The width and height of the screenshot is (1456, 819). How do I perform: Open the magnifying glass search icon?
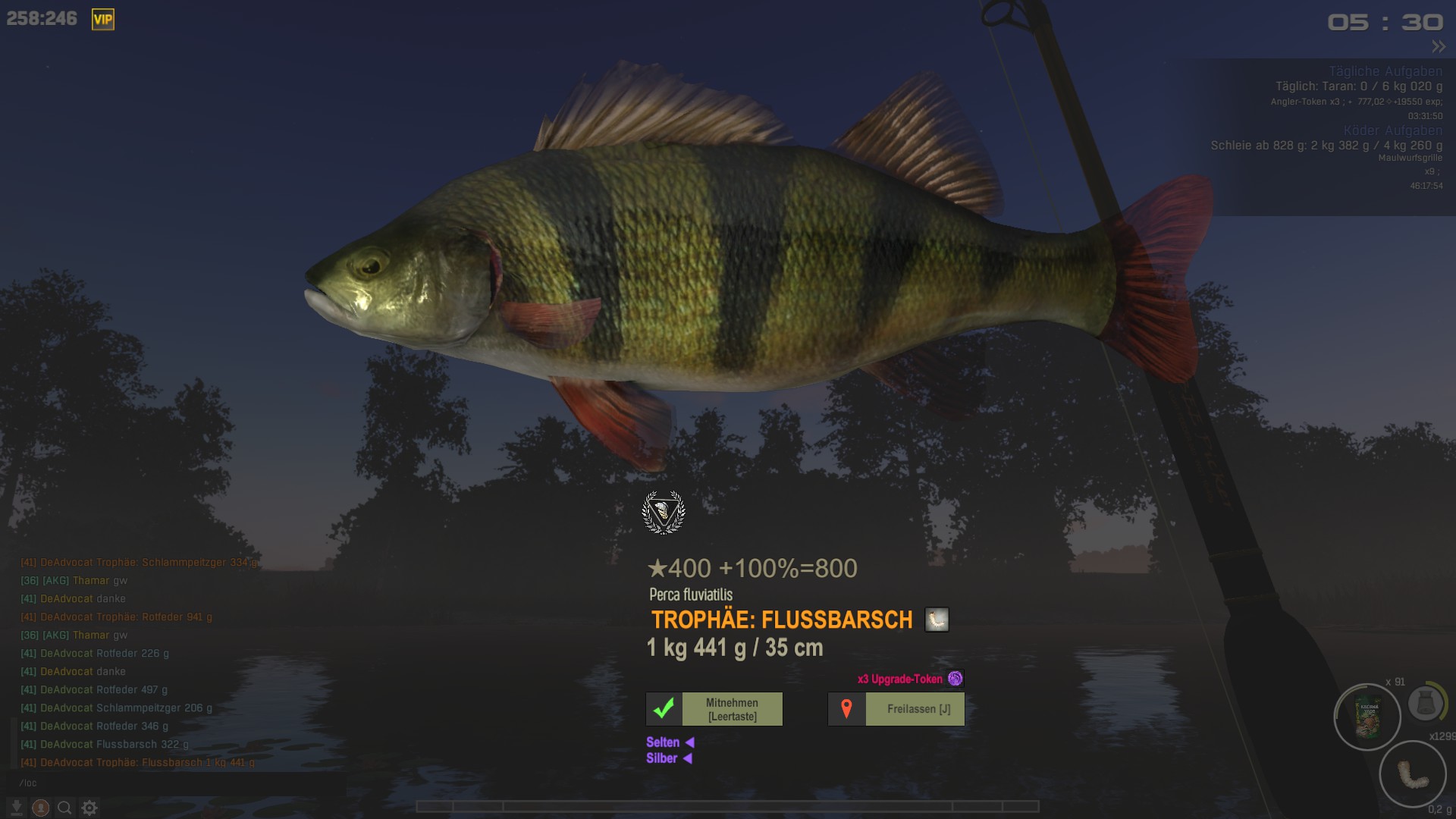click(x=65, y=808)
